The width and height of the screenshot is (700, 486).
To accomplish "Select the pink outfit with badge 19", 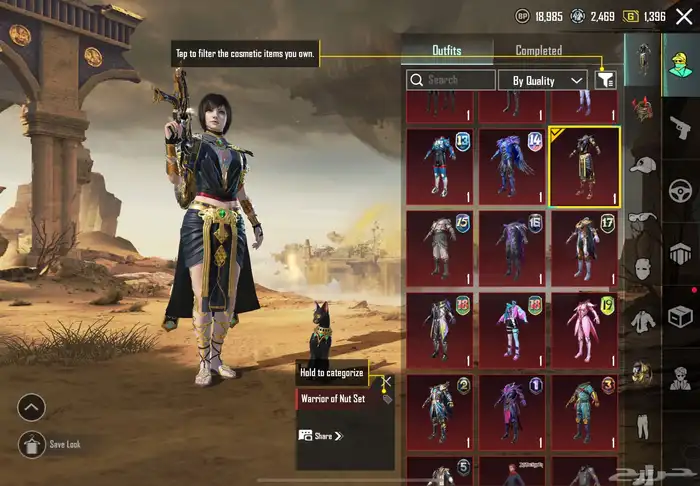I will [x=585, y=330].
